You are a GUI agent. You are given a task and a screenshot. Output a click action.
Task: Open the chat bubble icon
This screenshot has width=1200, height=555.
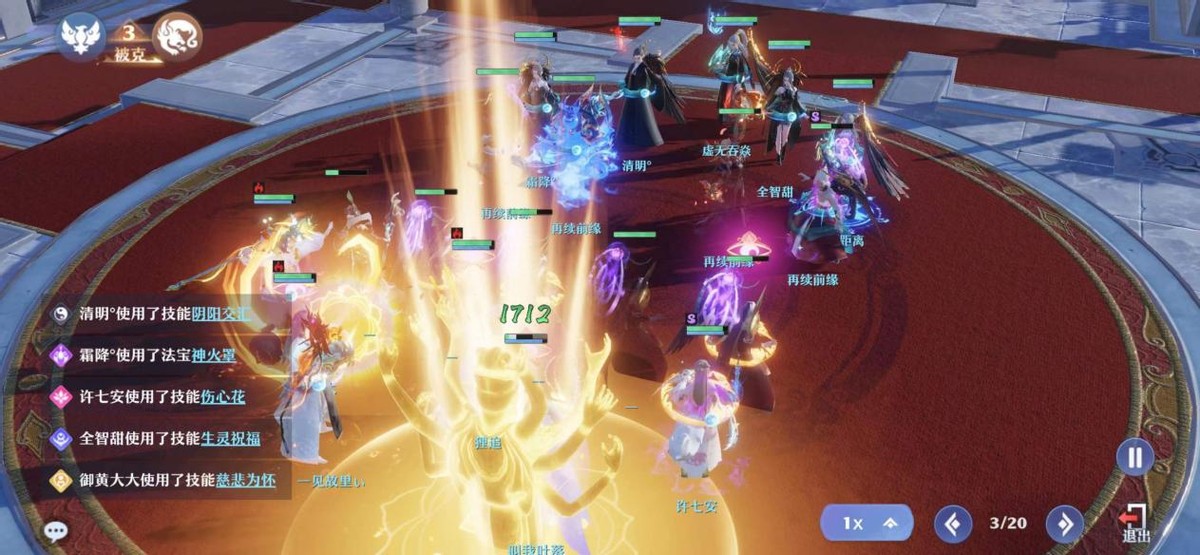pyautogui.click(x=57, y=531)
